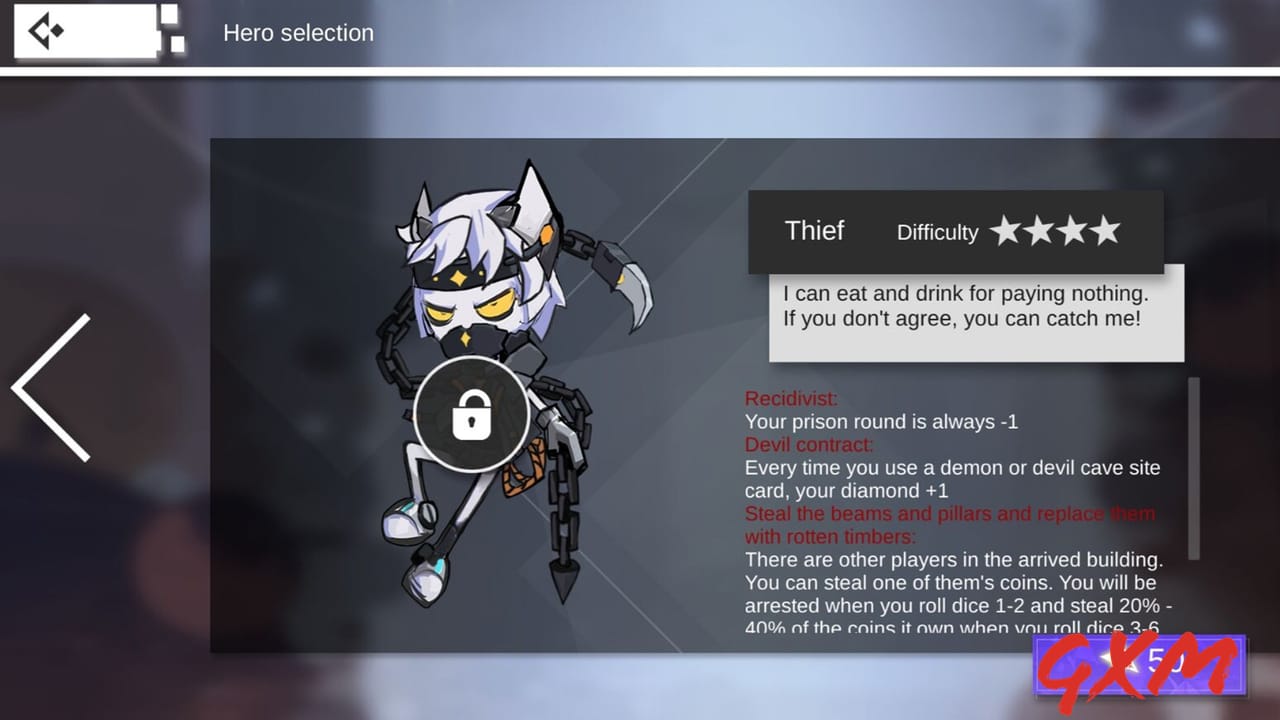The height and width of the screenshot is (720, 1280).
Task: Select the first difficulty star
Action: click(x=1007, y=231)
